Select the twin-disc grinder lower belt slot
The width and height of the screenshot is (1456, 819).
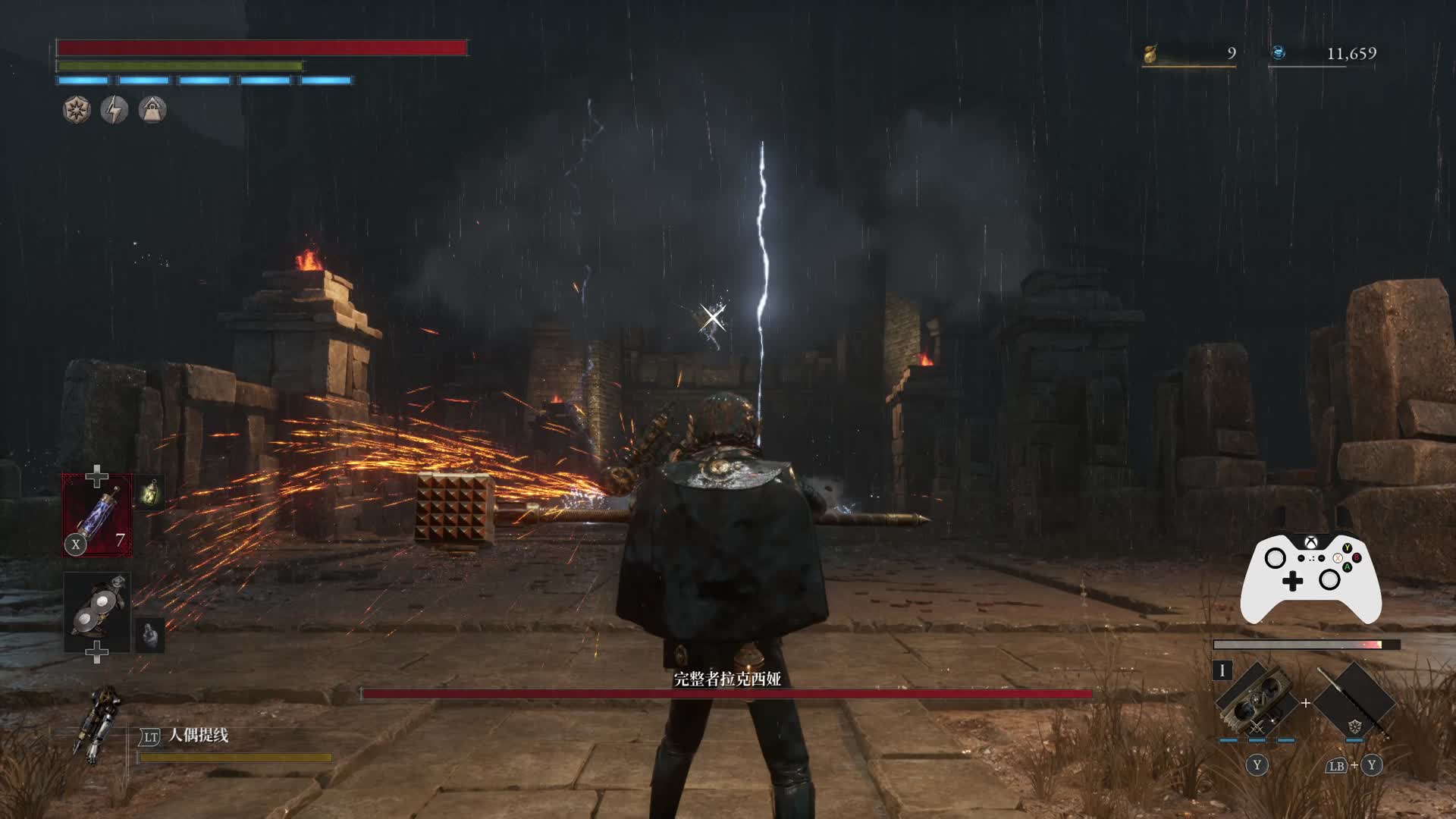97,613
